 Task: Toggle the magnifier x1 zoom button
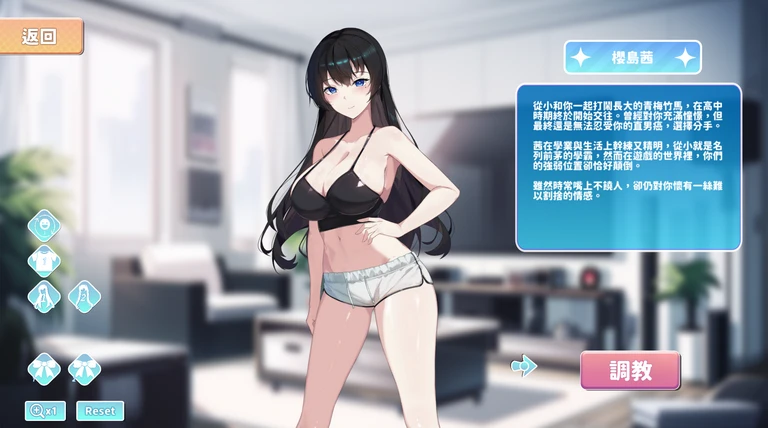click(x=45, y=410)
